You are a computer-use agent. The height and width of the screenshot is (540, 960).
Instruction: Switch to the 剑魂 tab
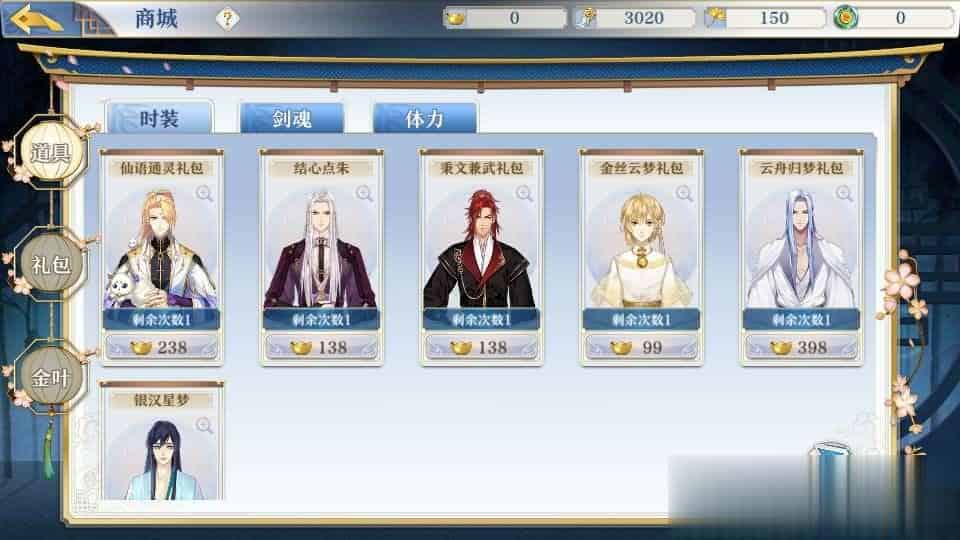[x=292, y=119]
